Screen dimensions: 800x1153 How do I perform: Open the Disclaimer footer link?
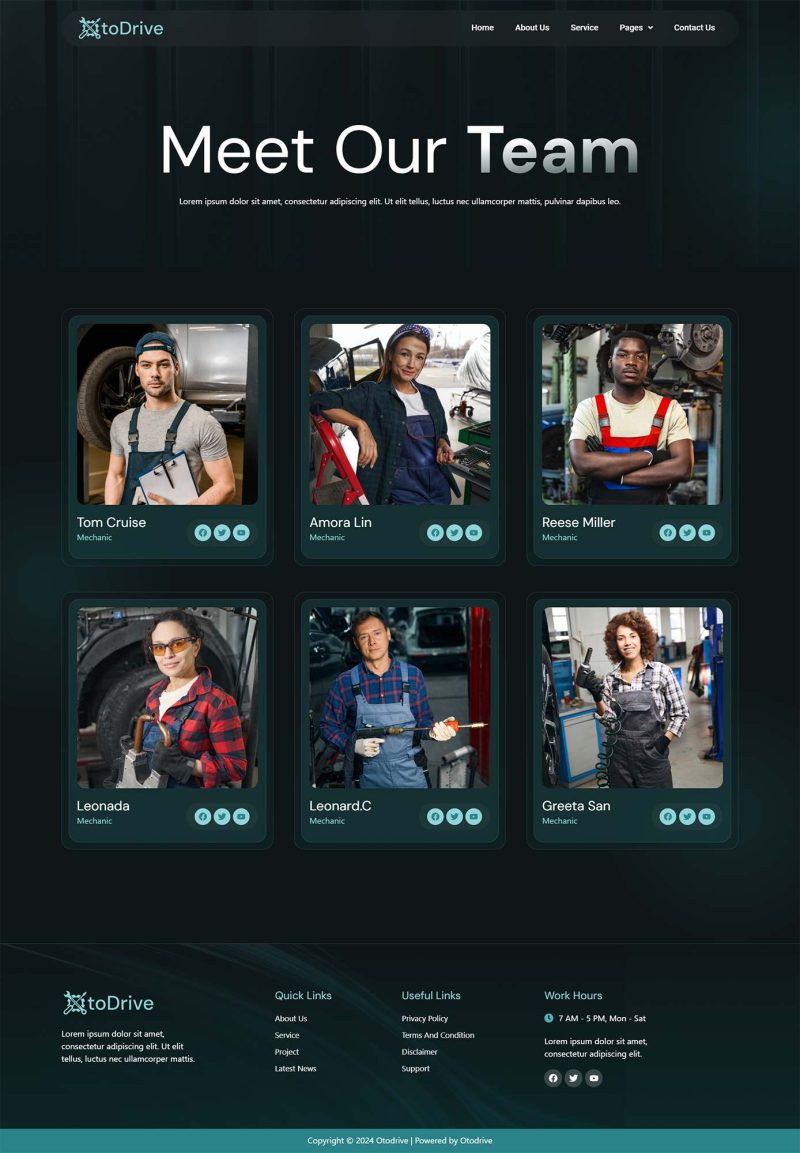(420, 1052)
